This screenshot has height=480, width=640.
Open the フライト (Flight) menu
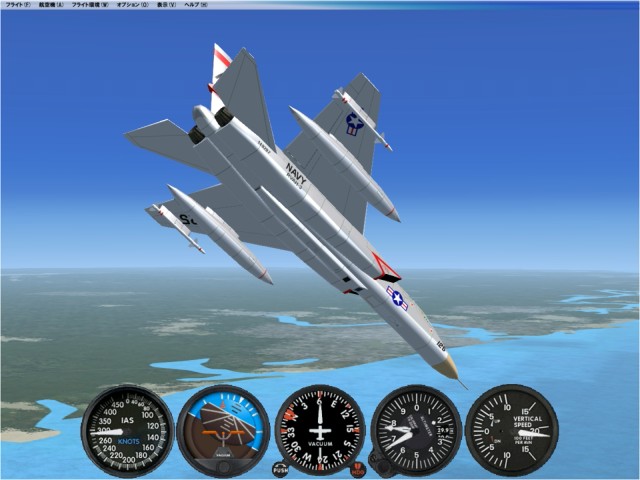[x=17, y=5]
